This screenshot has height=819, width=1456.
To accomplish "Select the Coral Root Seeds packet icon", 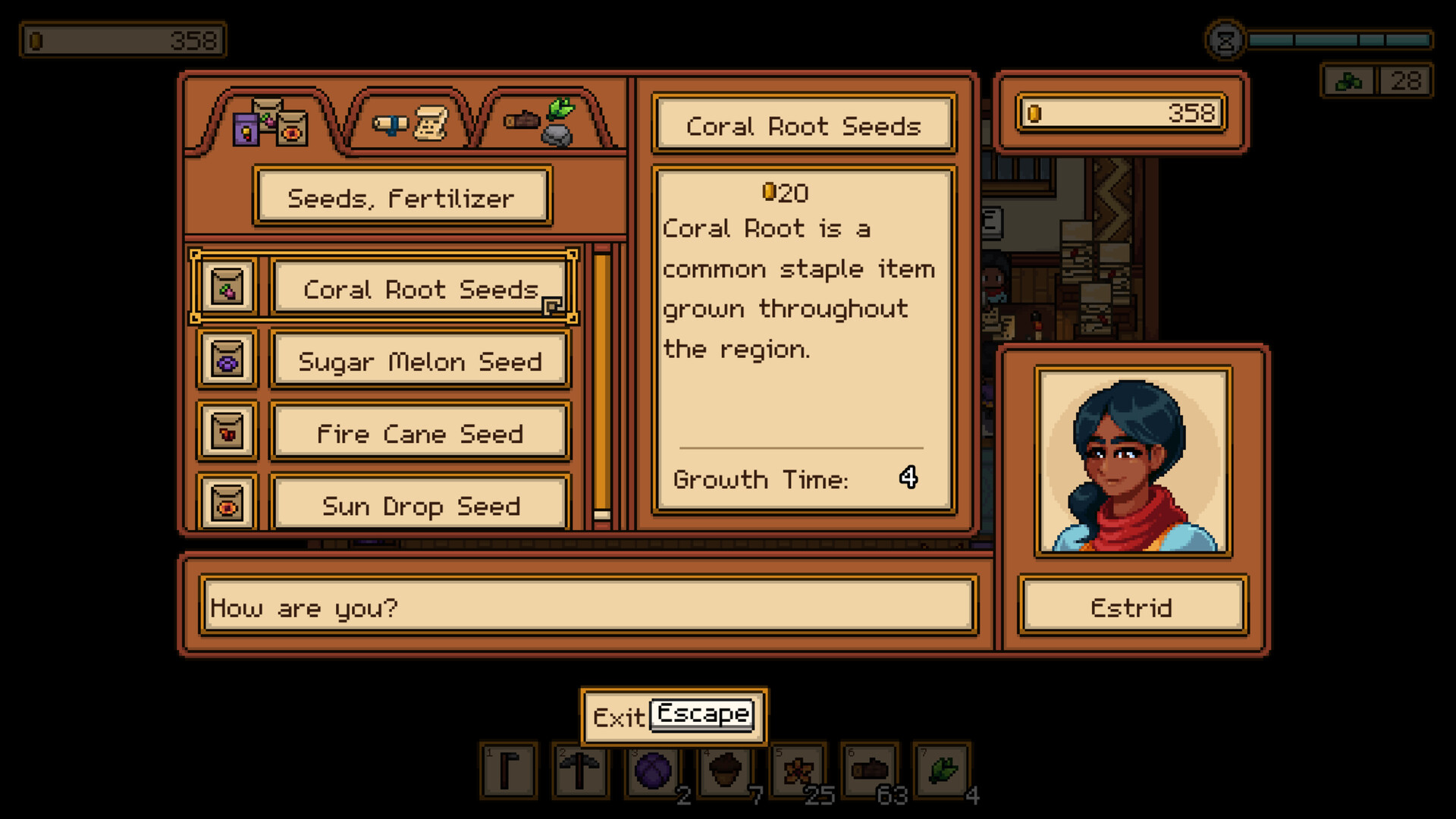I will pos(227,289).
